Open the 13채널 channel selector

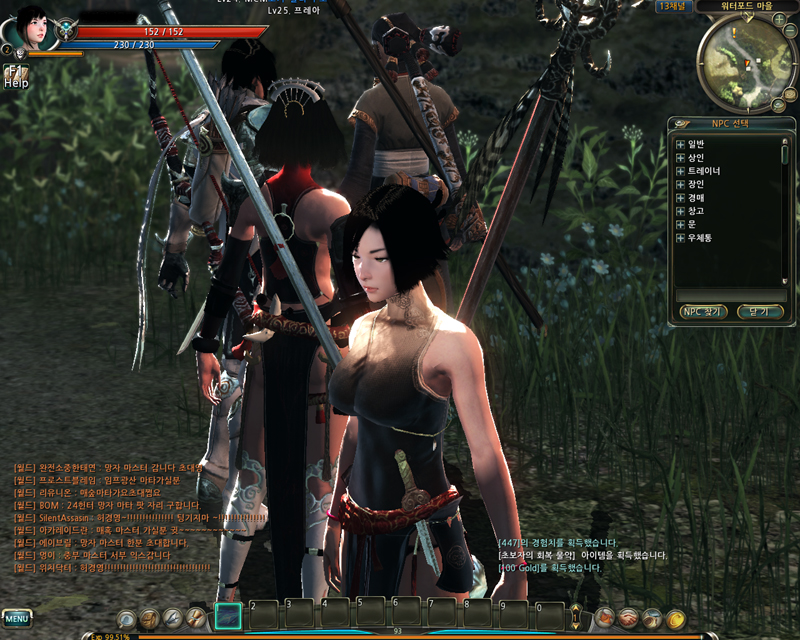tap(675, 6)
